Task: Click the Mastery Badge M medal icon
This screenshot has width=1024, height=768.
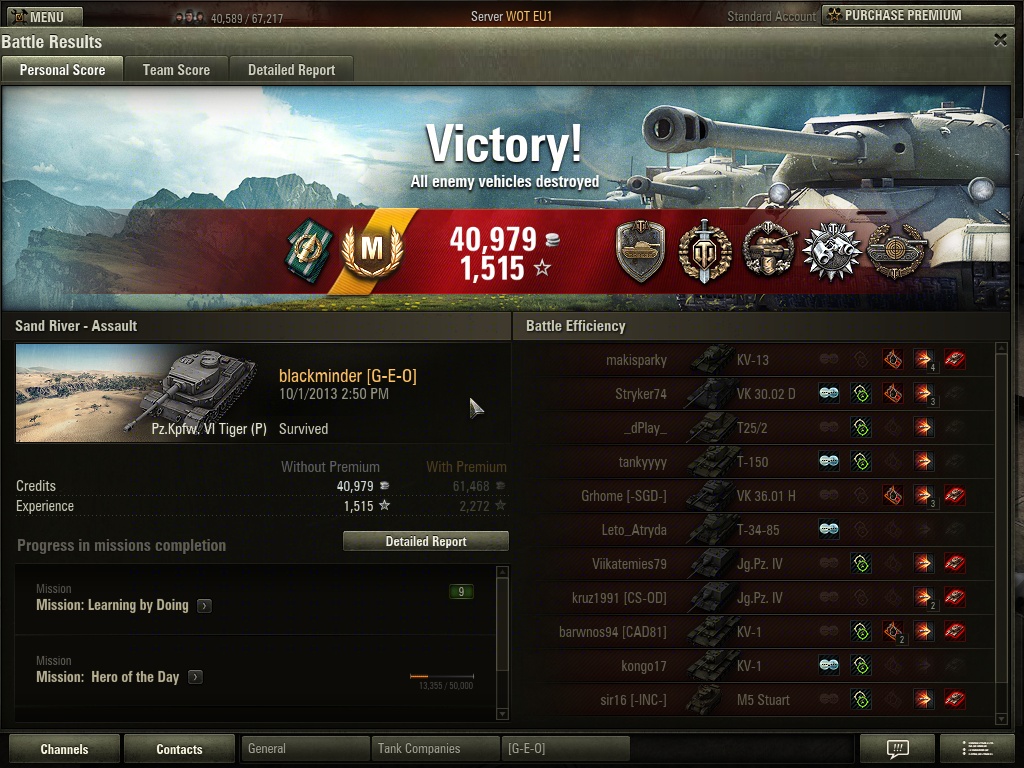Action: tap(372, 250)
